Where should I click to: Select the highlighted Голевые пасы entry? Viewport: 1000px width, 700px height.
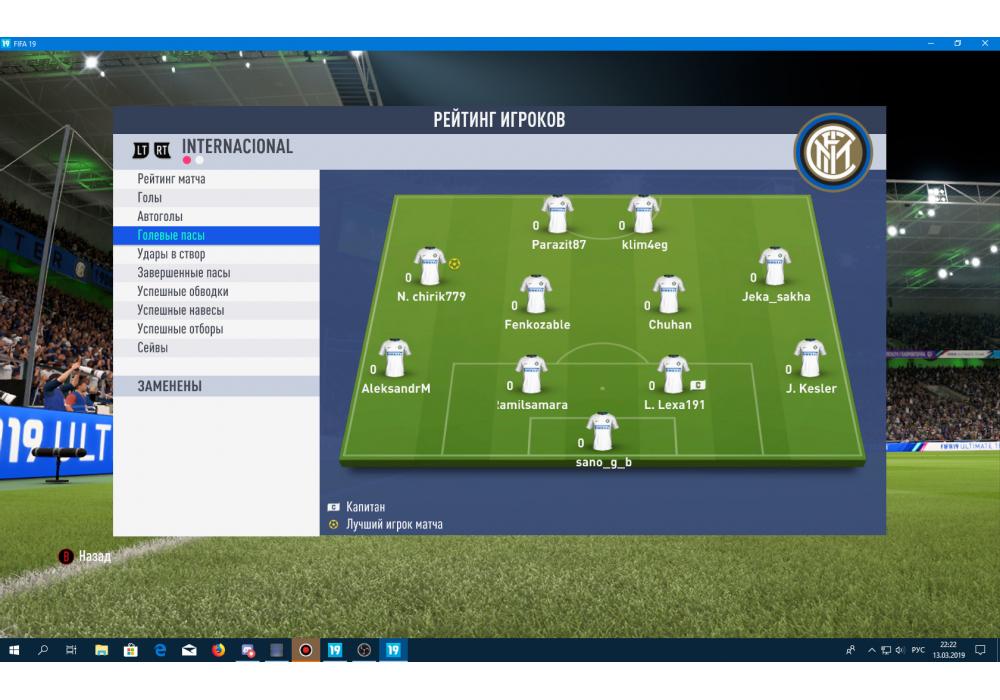pos(171,236)
